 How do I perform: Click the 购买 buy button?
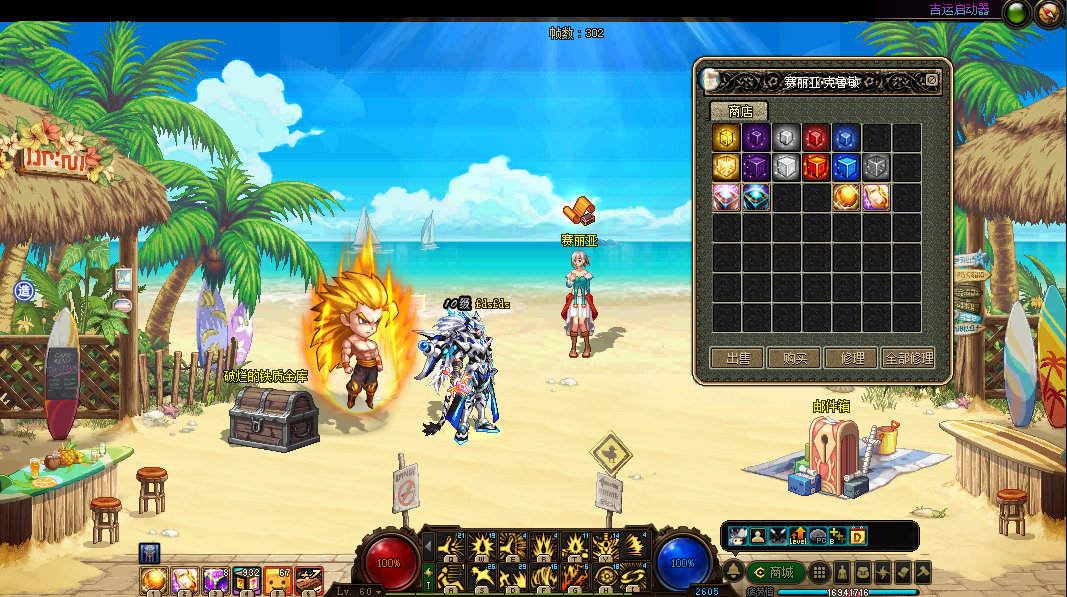click(x=794, y=358)
